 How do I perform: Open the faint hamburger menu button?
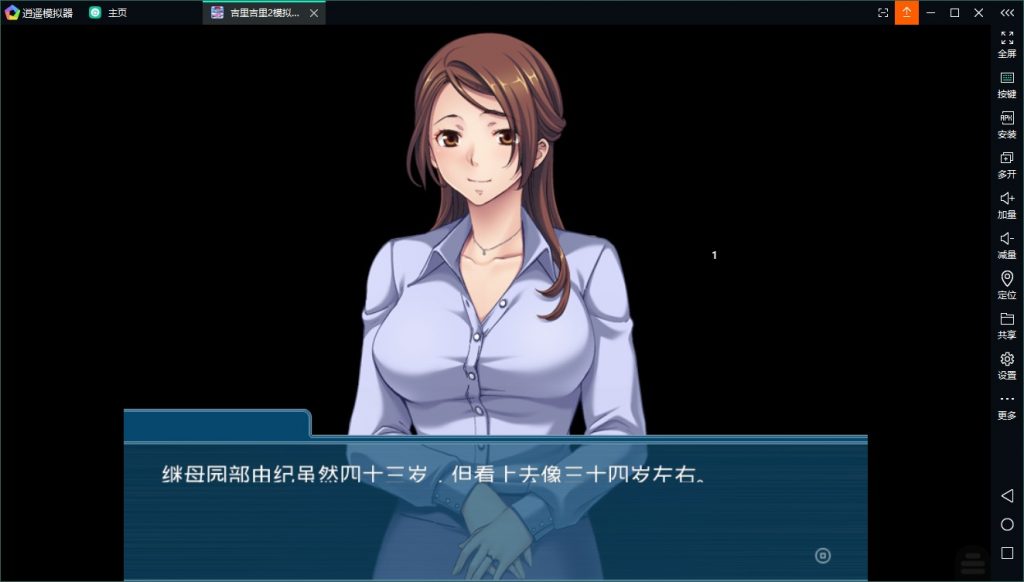pos(971,560)
